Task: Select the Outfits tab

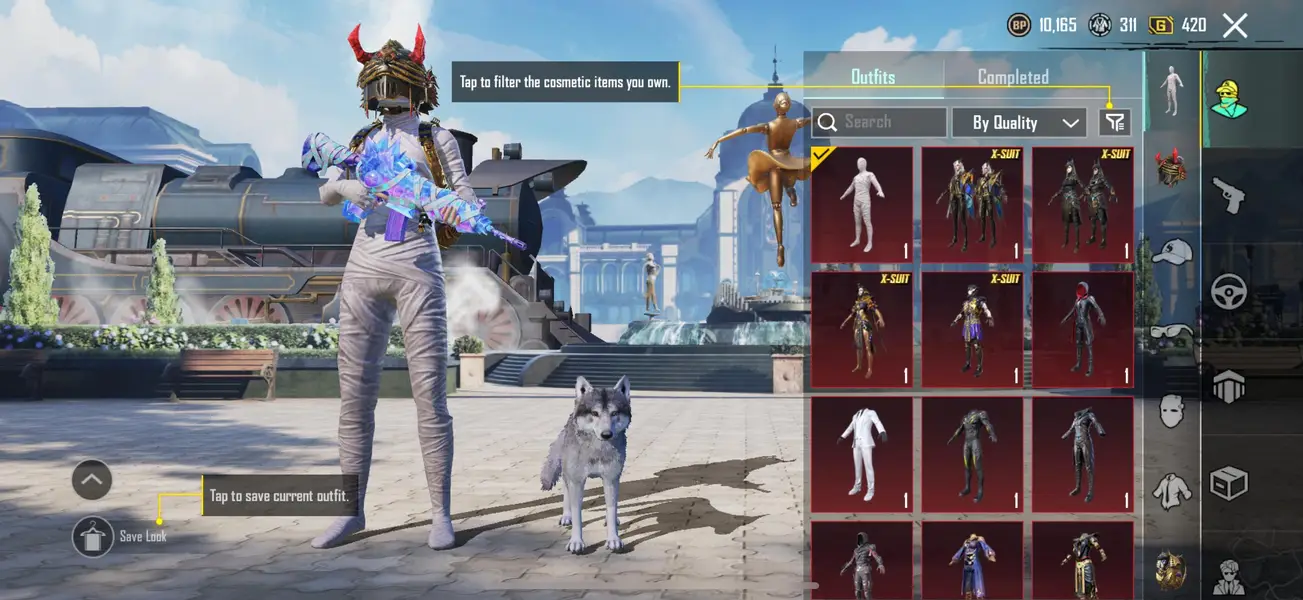Action: (873, 77)
